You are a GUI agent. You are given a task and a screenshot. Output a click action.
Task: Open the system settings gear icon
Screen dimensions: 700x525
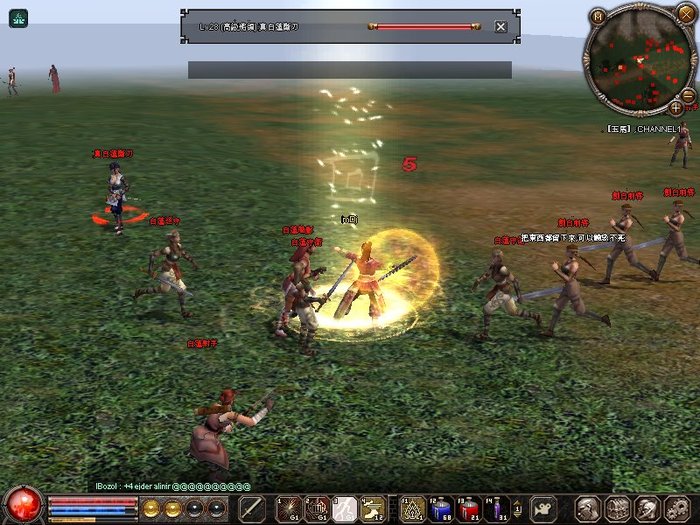pyautogui.click(x=678, y=507)
